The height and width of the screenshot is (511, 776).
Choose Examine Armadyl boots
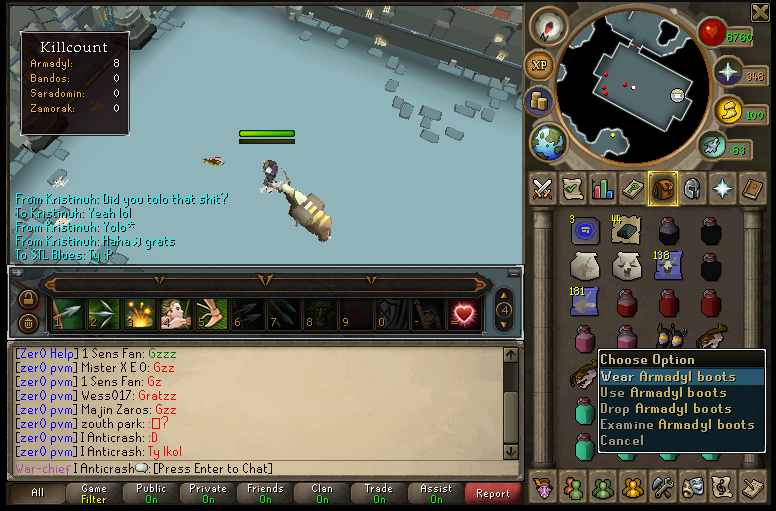[x=677, y=425]
